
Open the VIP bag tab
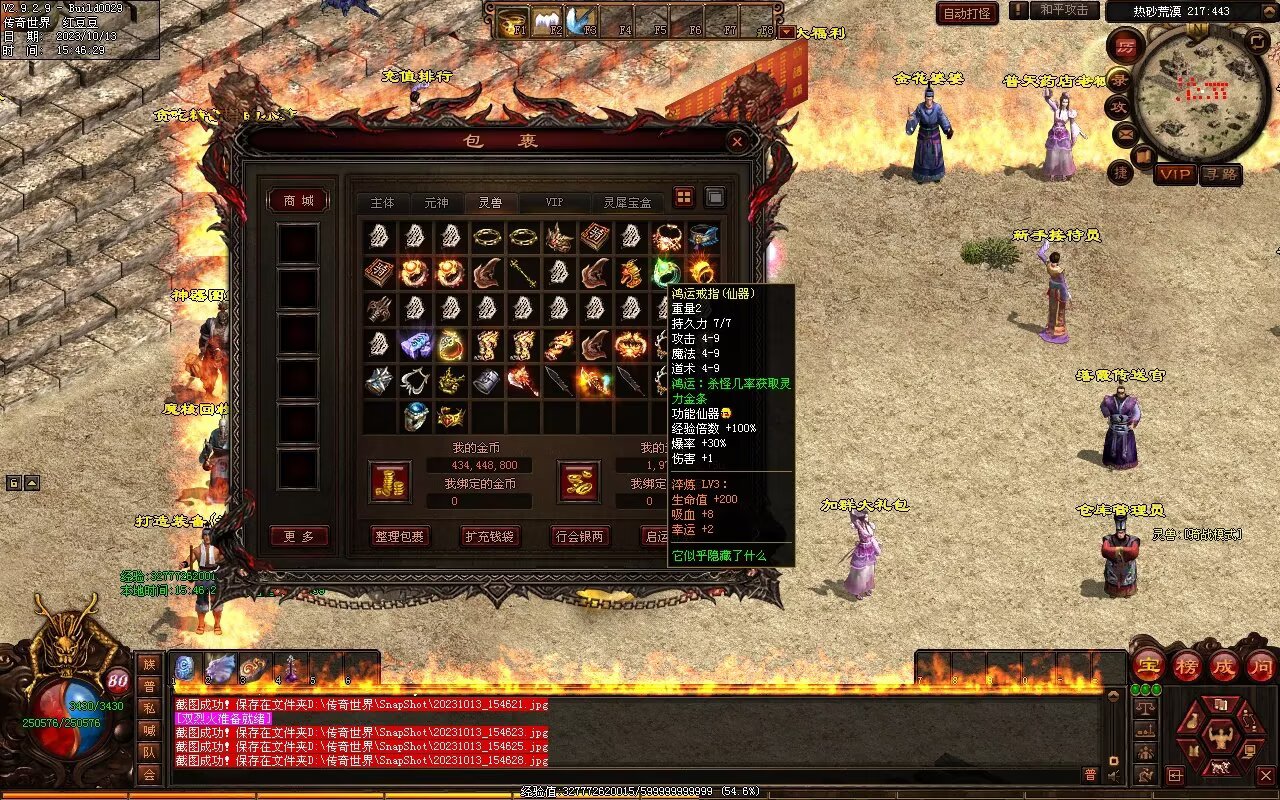pos(553,203)
